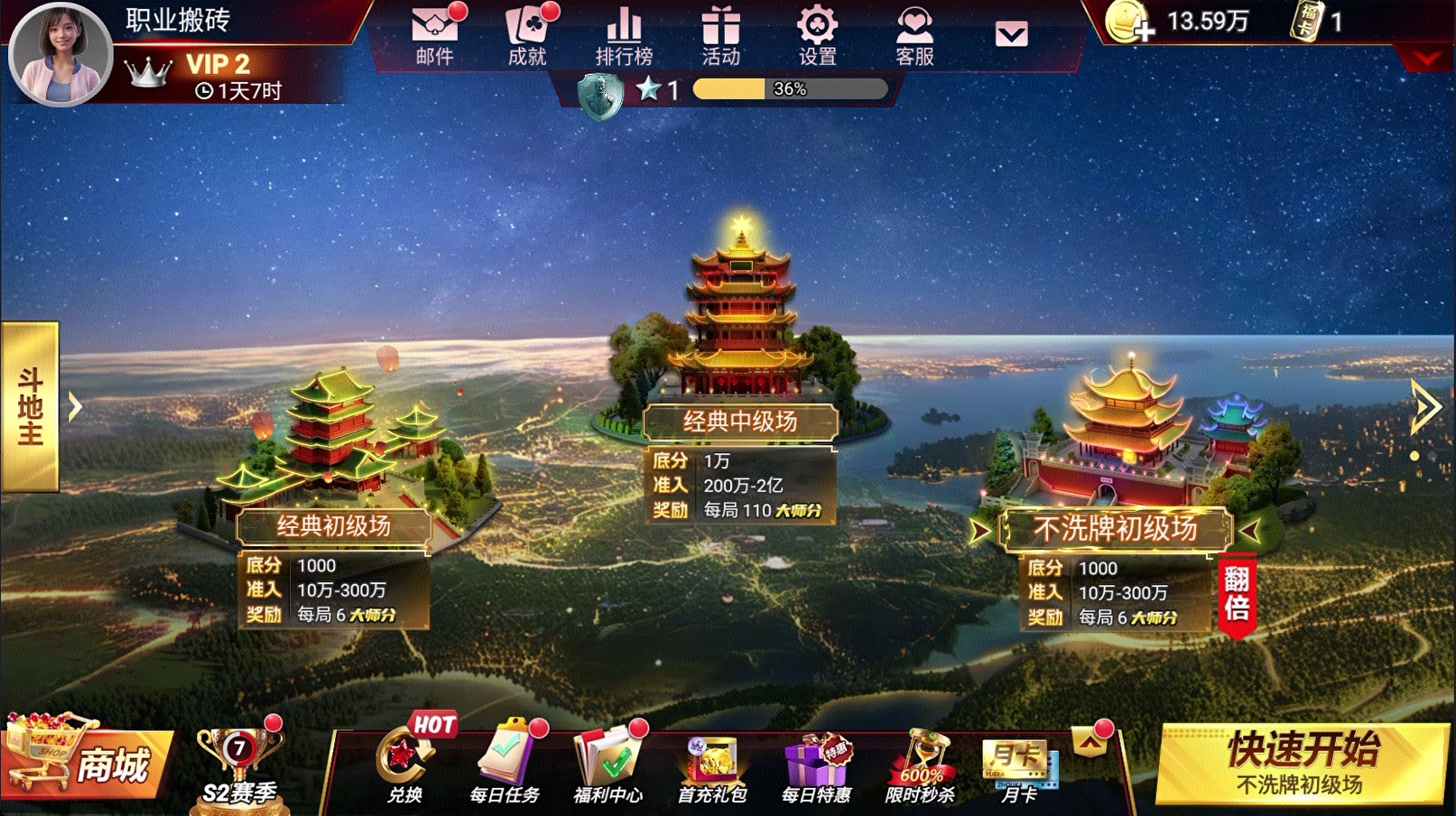
Task: Choose the 不洗牌初级场 room
Action: tap(1116, 528)
